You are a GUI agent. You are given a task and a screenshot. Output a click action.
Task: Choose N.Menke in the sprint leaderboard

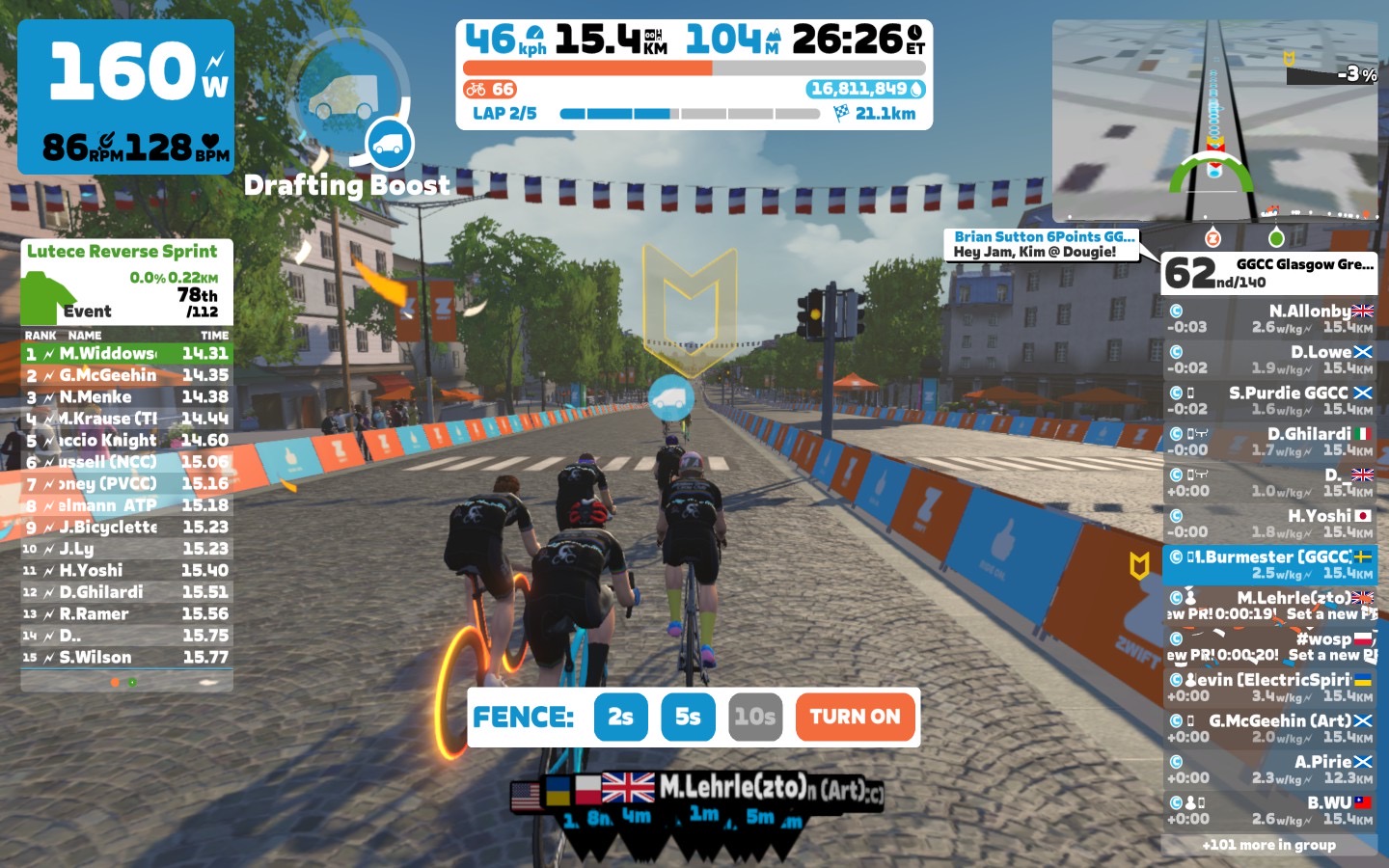(x=126, y=397)
